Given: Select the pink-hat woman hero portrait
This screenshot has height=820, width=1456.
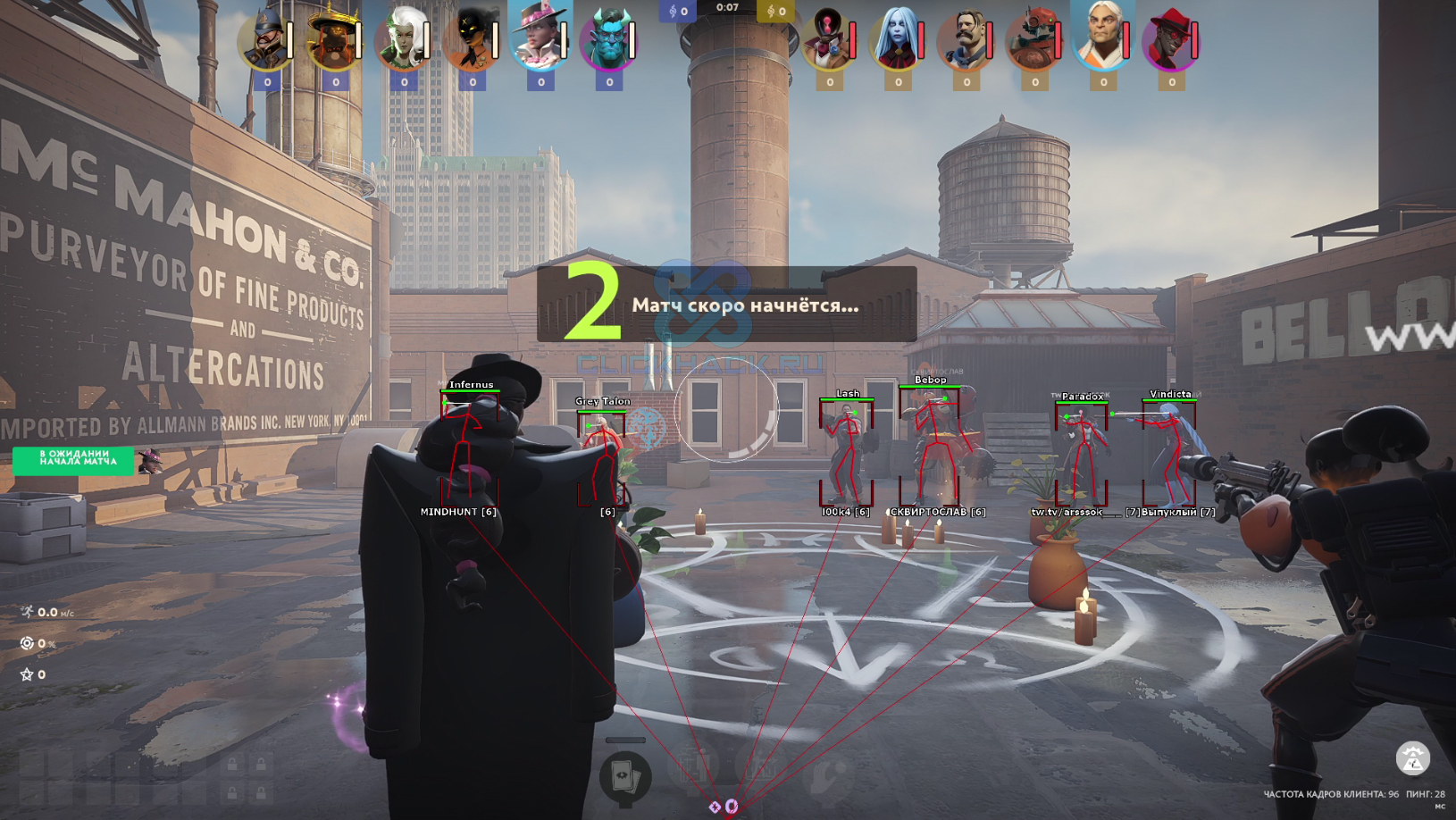Looking at the screenshot, I should click(540, 38).
